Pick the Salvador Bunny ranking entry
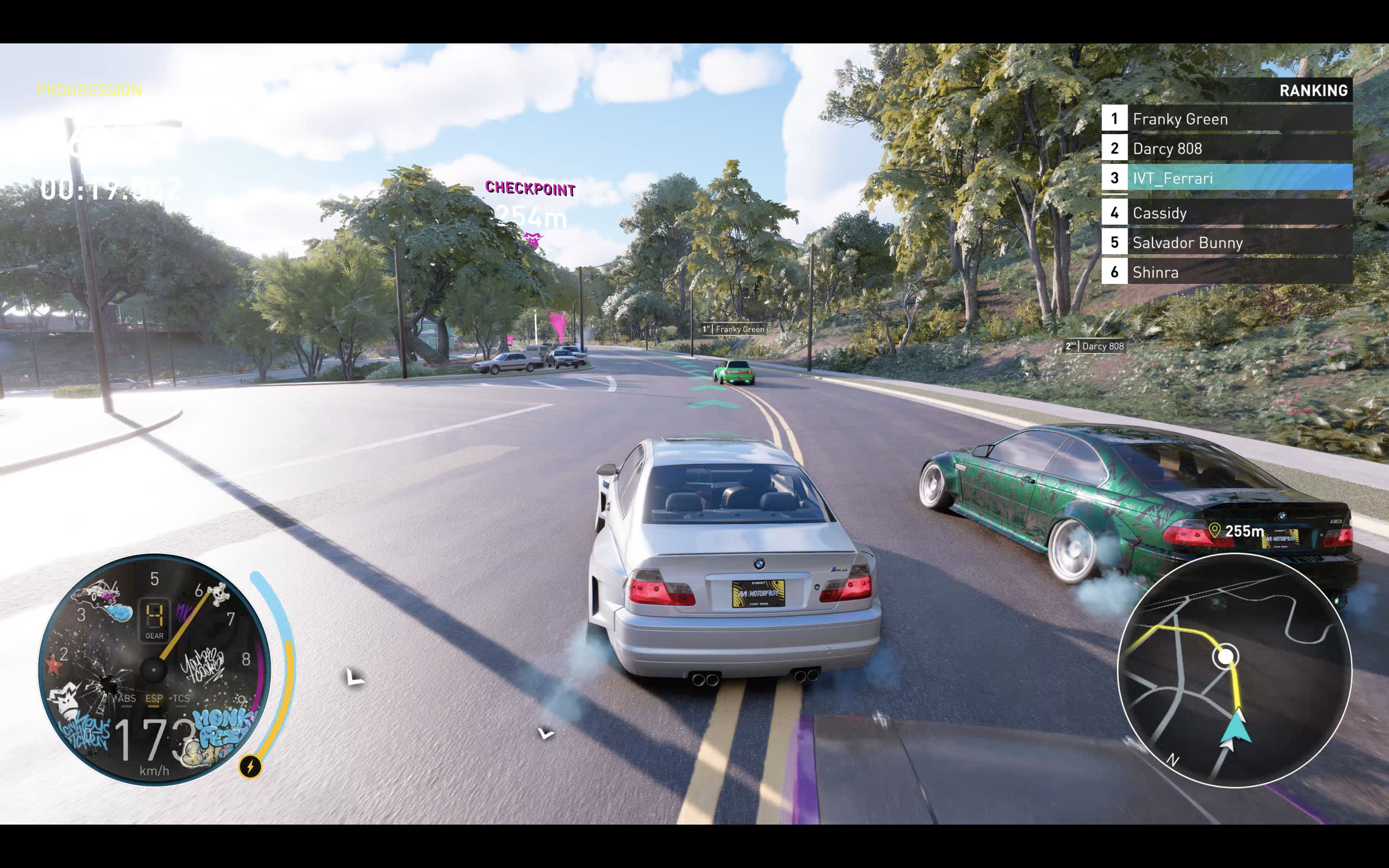 1226,243
